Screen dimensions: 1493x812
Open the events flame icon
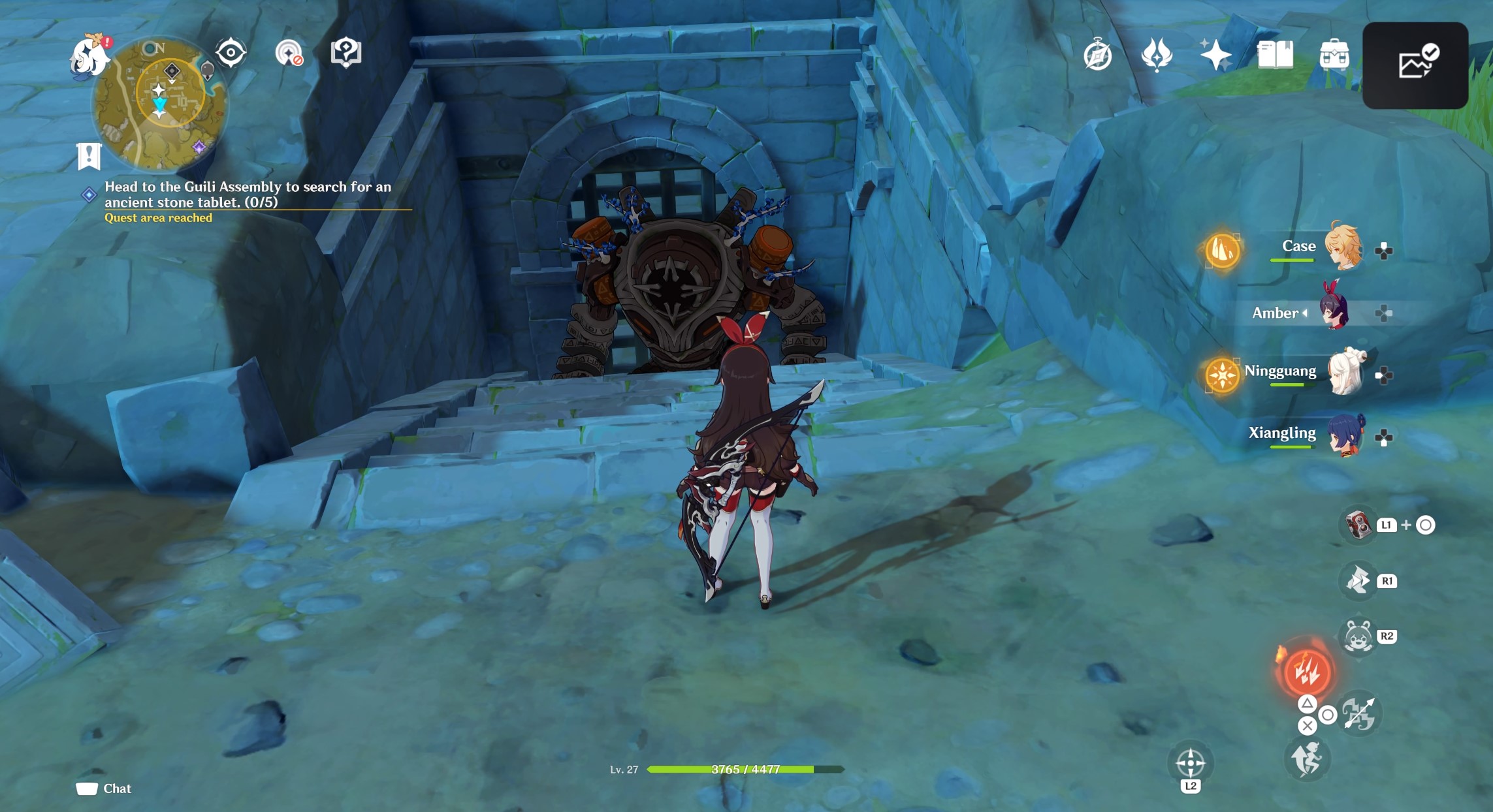point(1156,55)
